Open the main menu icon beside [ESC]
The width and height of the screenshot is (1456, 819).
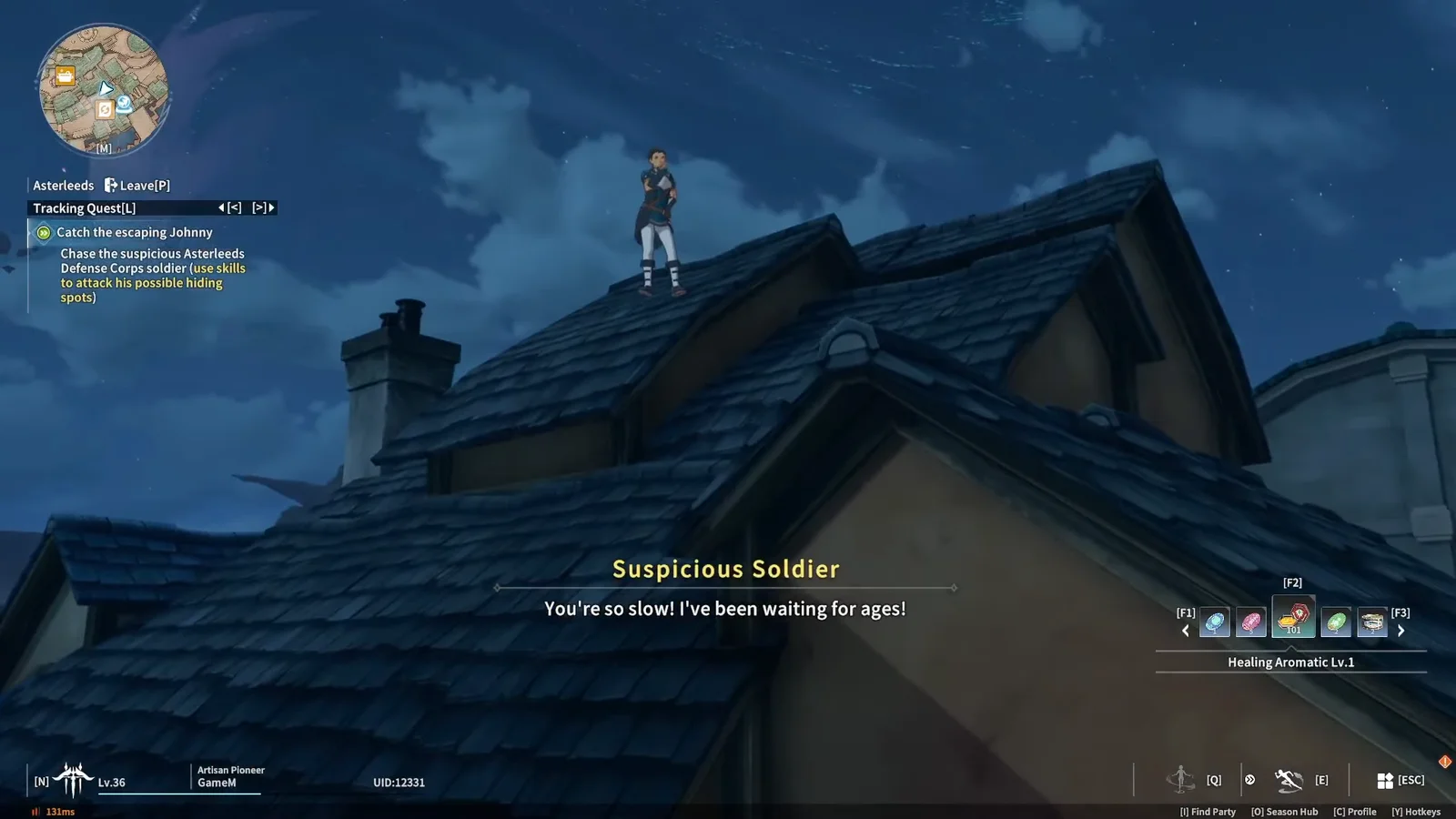coord(1384,780)
